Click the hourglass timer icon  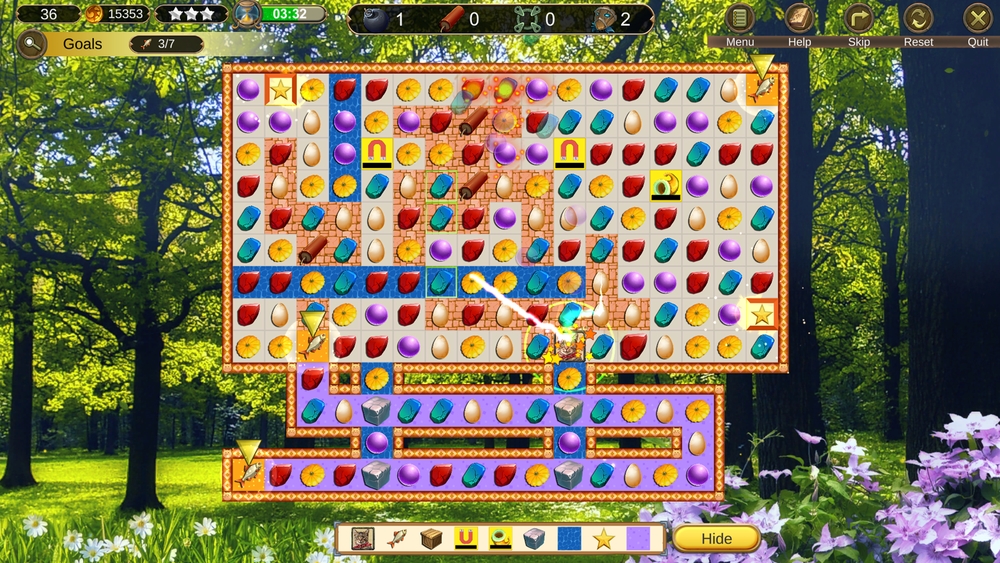coord(247,14)
